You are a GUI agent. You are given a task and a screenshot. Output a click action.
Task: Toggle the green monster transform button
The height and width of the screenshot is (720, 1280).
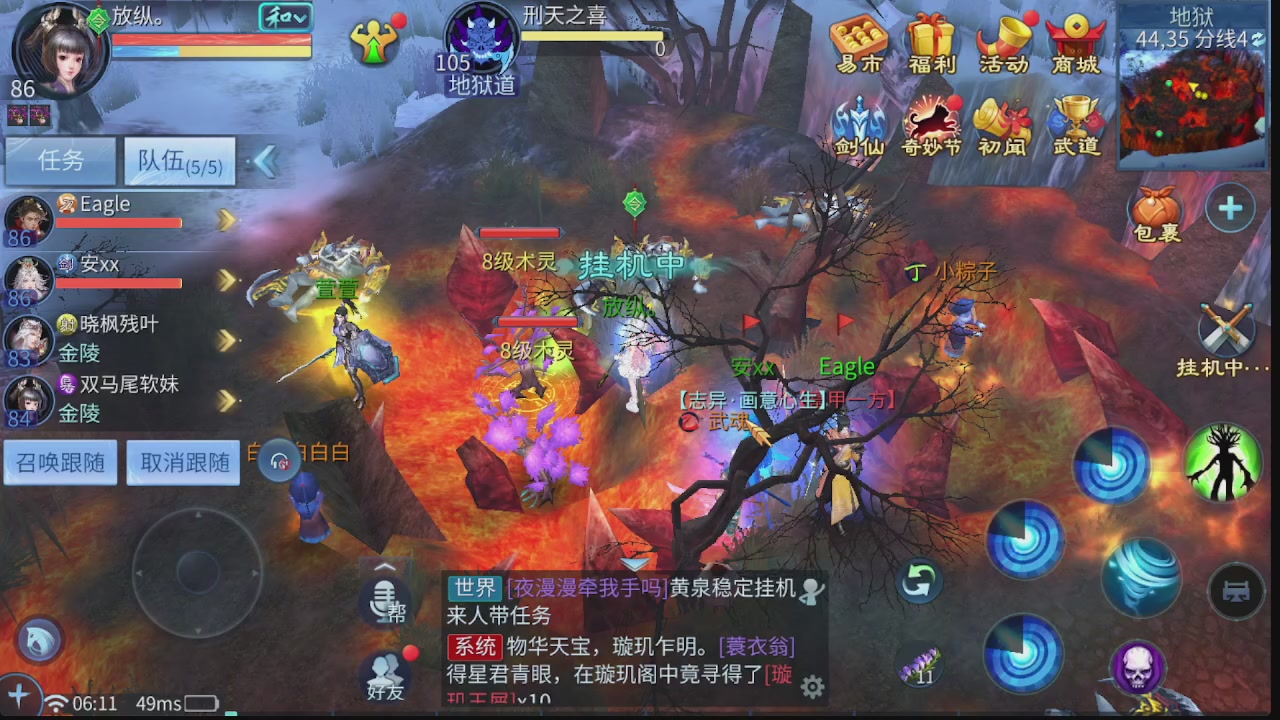click(1222, 463)
